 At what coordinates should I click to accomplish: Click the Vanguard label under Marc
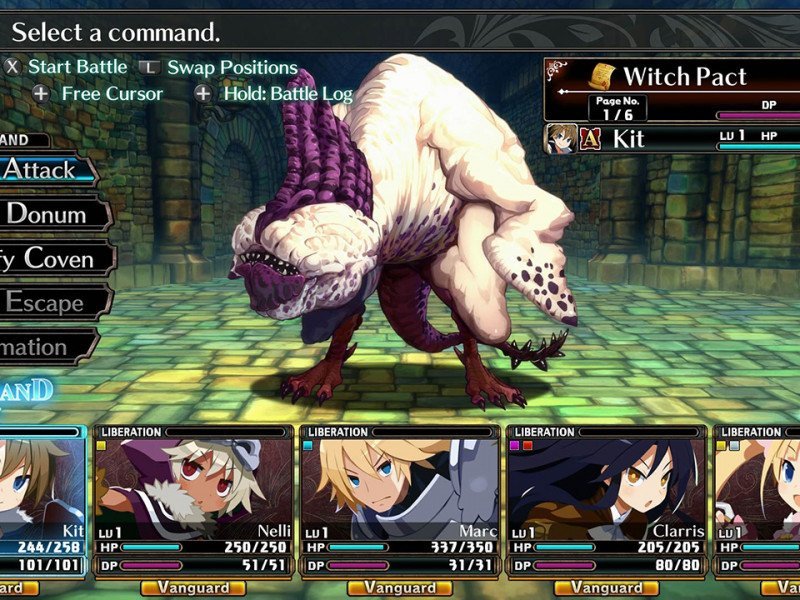(399, 588)
